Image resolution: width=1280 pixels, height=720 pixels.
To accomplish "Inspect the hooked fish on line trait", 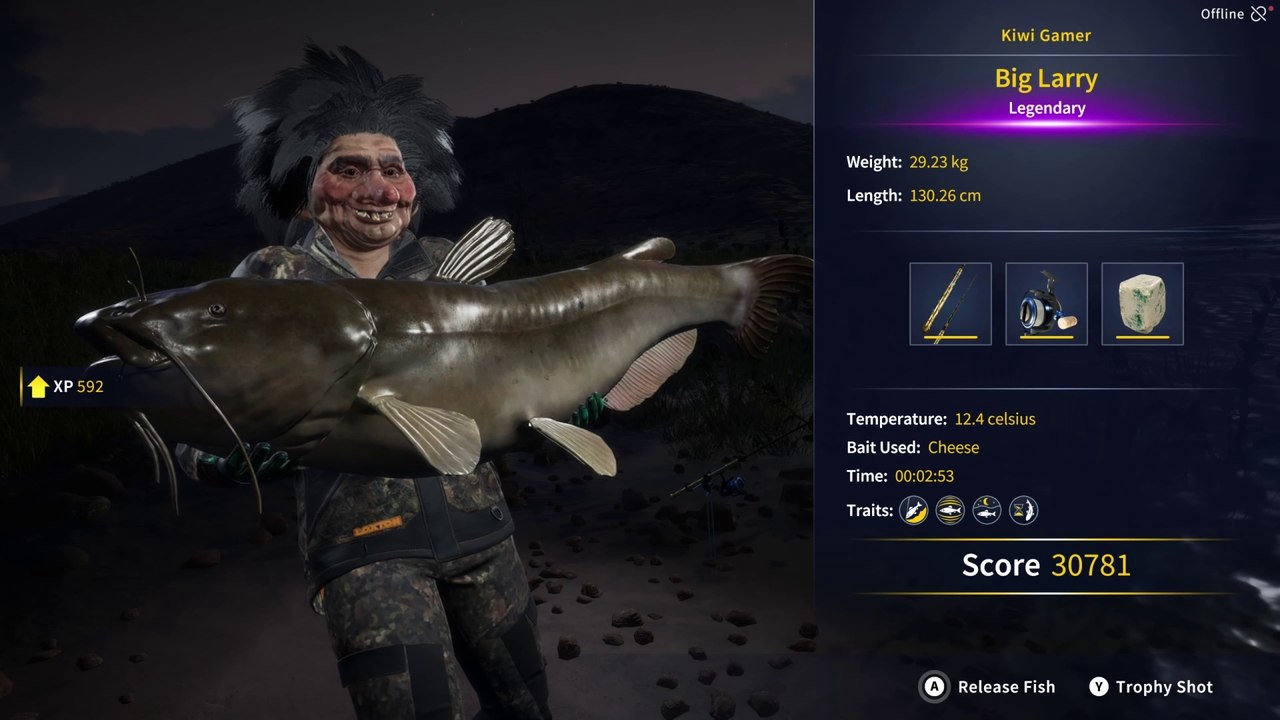I will click(913, 511).
